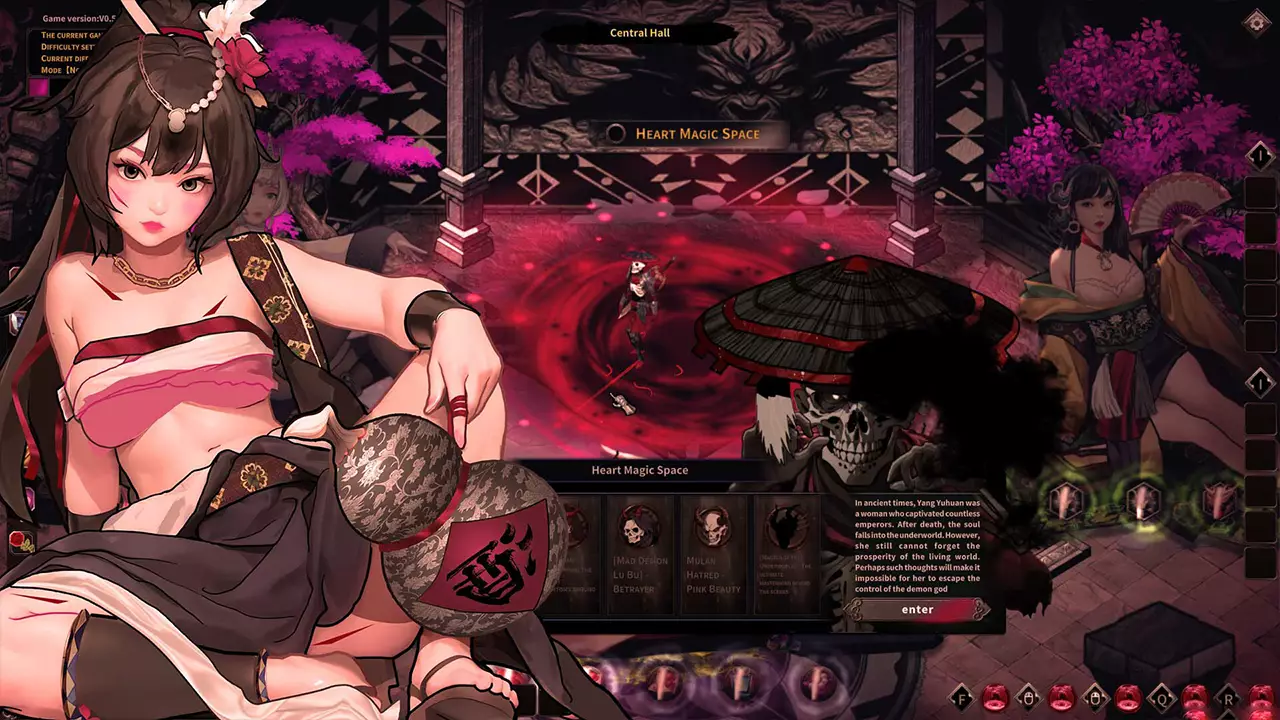Expand the upper diamond arrow on the right sidebar
The height and width of the screenshot is (720, 1280).
tap(1263, 156)
